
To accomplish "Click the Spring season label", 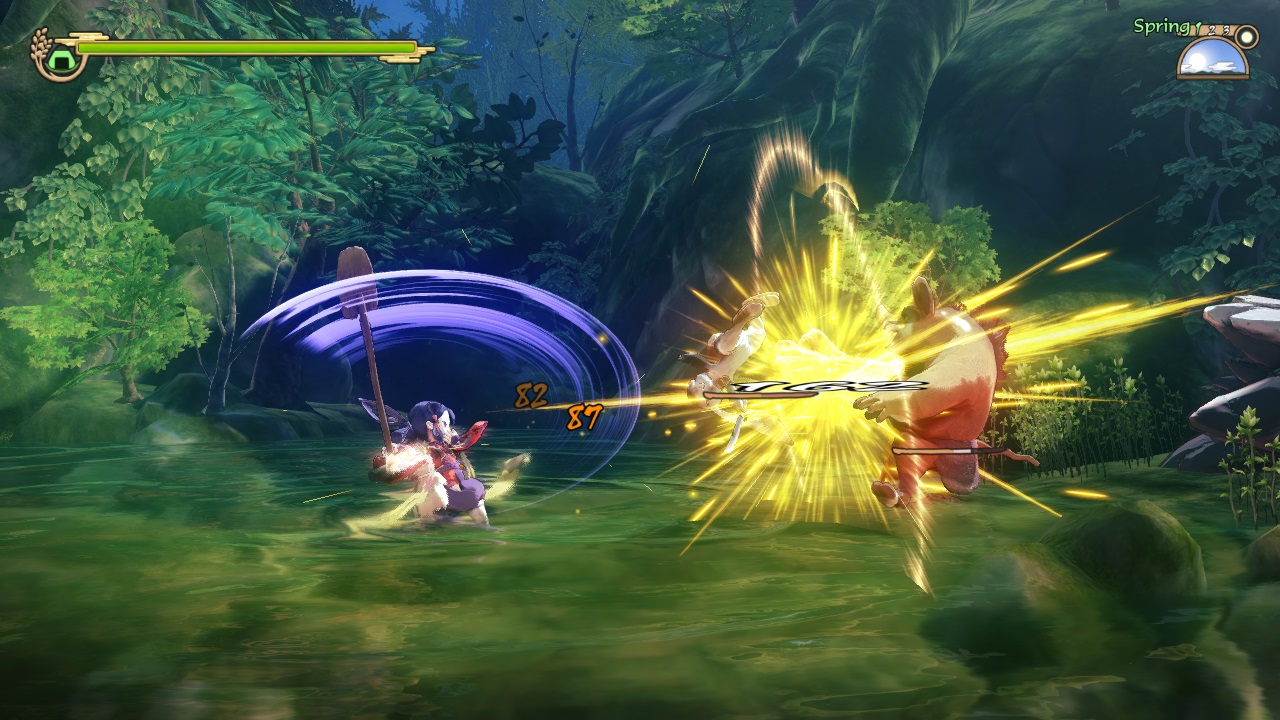I will [x=1160, y=27].
